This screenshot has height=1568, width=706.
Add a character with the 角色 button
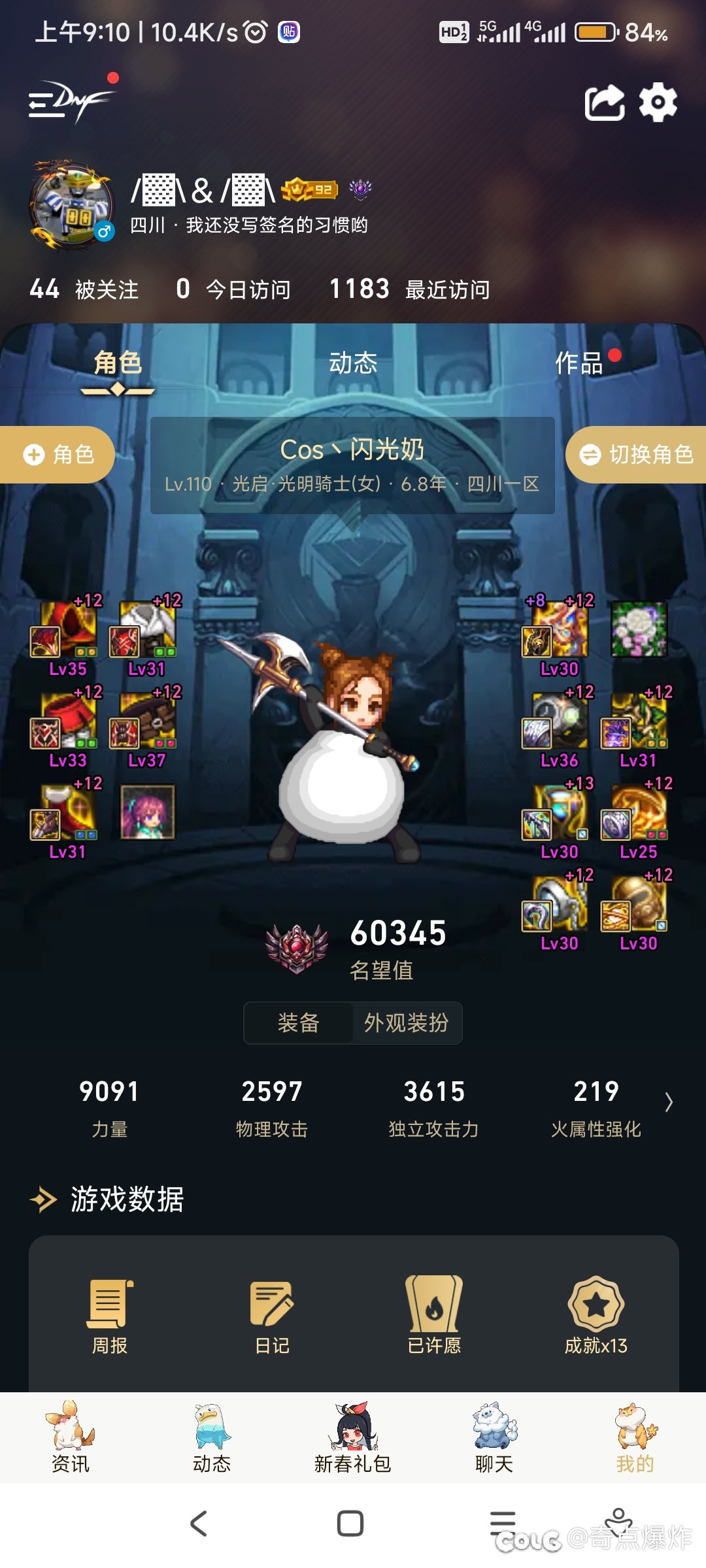pyautogui.click(x=58, y=455)
